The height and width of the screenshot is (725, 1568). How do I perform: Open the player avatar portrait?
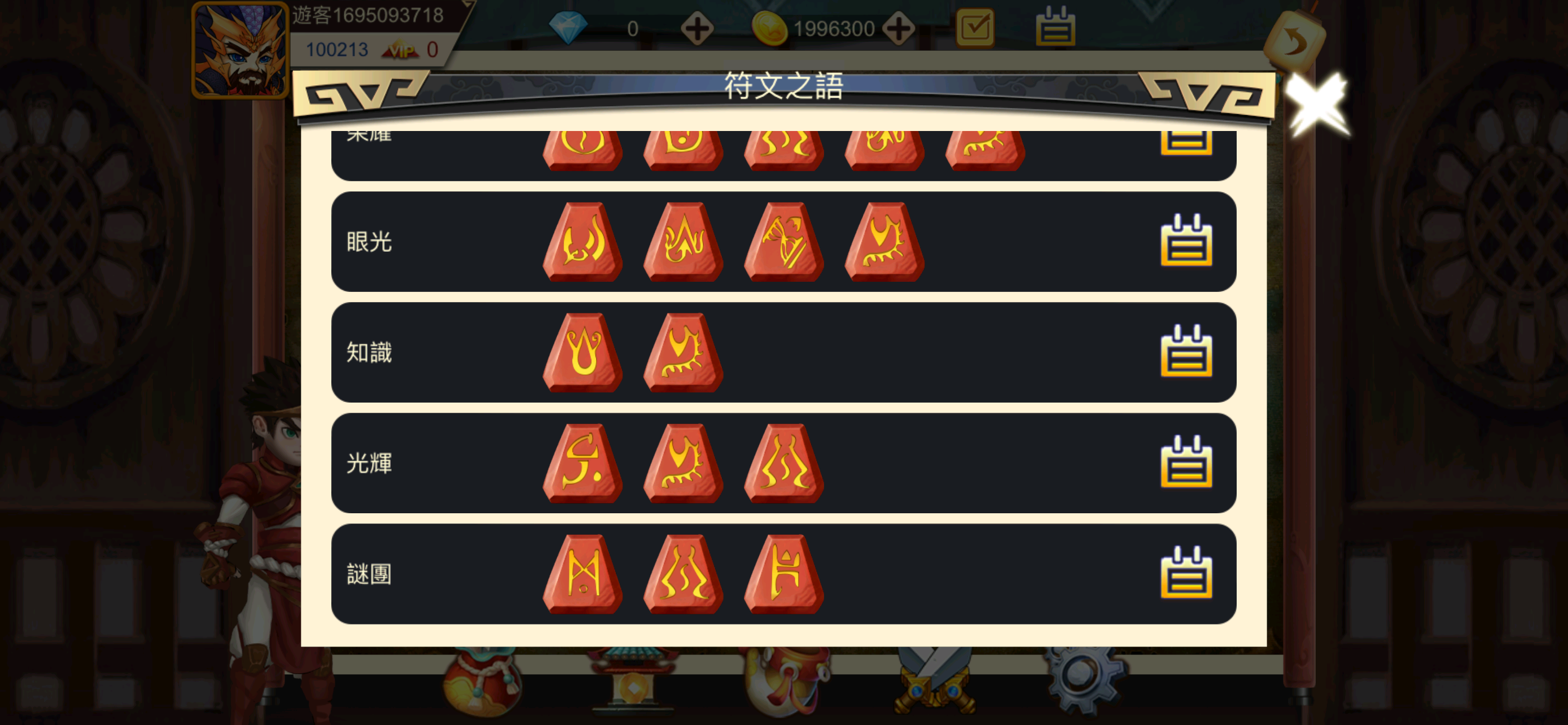pyautogui.click(x=240, y=50)
